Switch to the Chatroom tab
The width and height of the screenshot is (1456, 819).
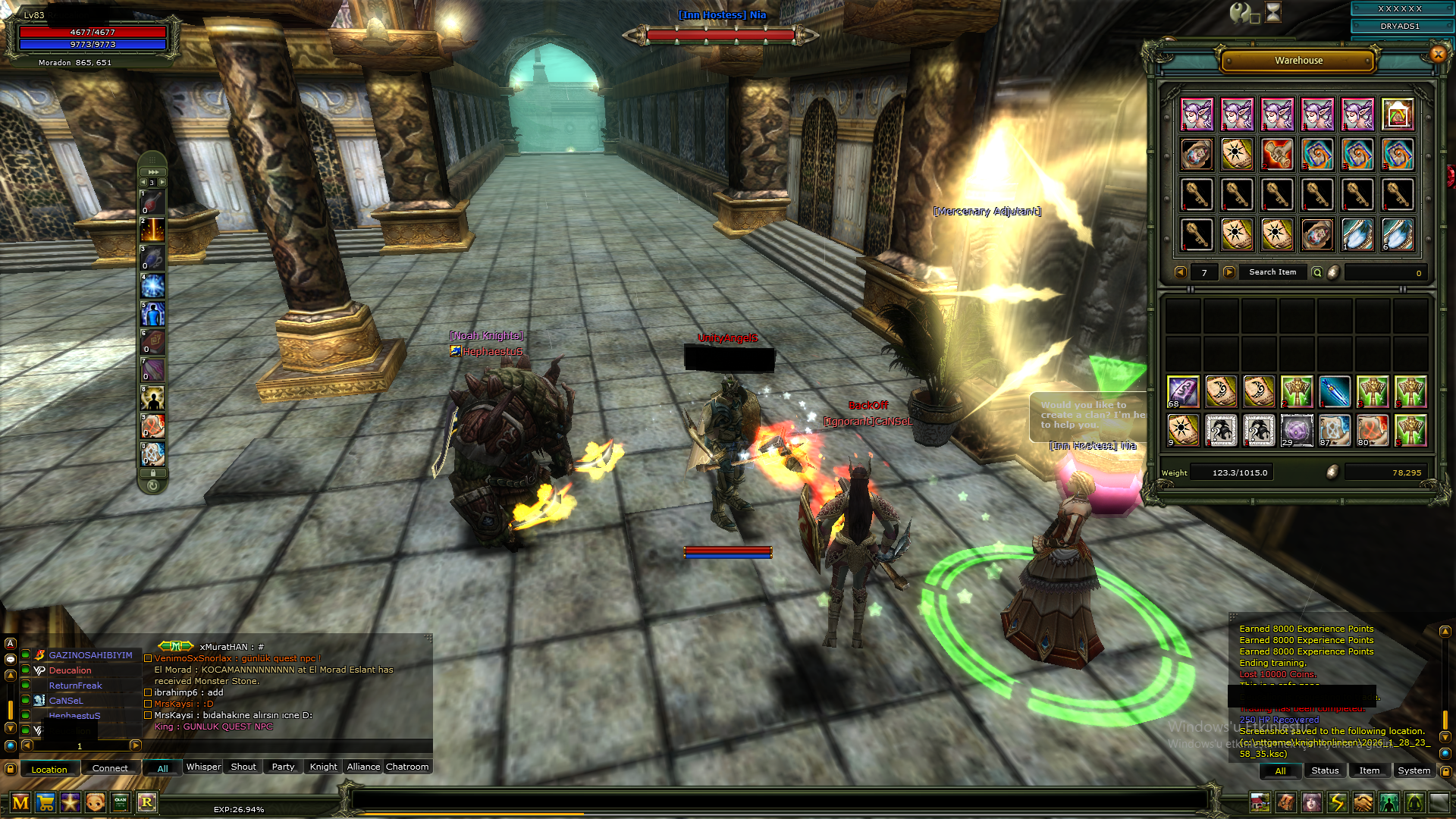click(x=407, y=767)
